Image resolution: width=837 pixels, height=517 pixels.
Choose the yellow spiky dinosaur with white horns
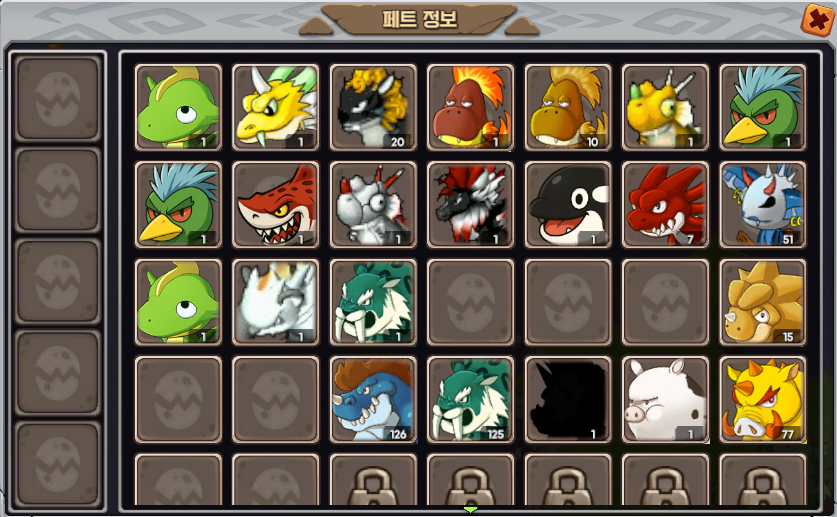tap(665, 107)
